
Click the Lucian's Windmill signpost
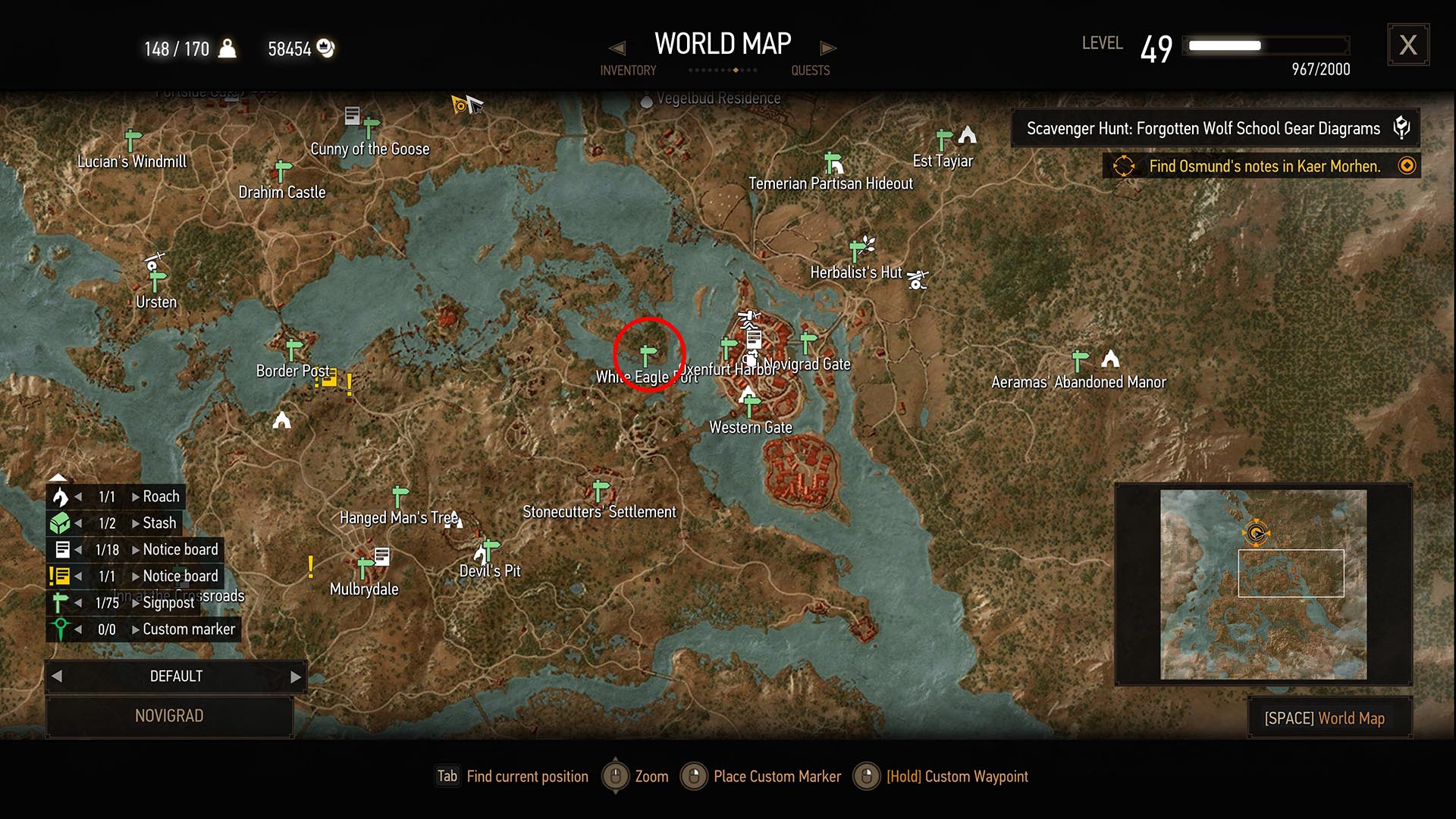coord(133,140)
